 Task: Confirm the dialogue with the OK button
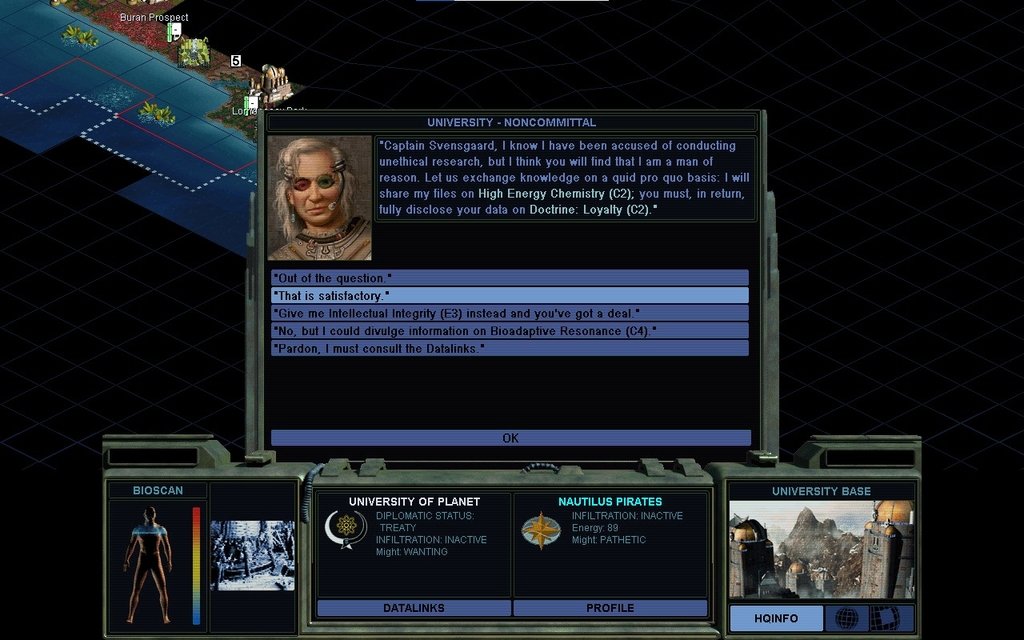click(510, 438)
